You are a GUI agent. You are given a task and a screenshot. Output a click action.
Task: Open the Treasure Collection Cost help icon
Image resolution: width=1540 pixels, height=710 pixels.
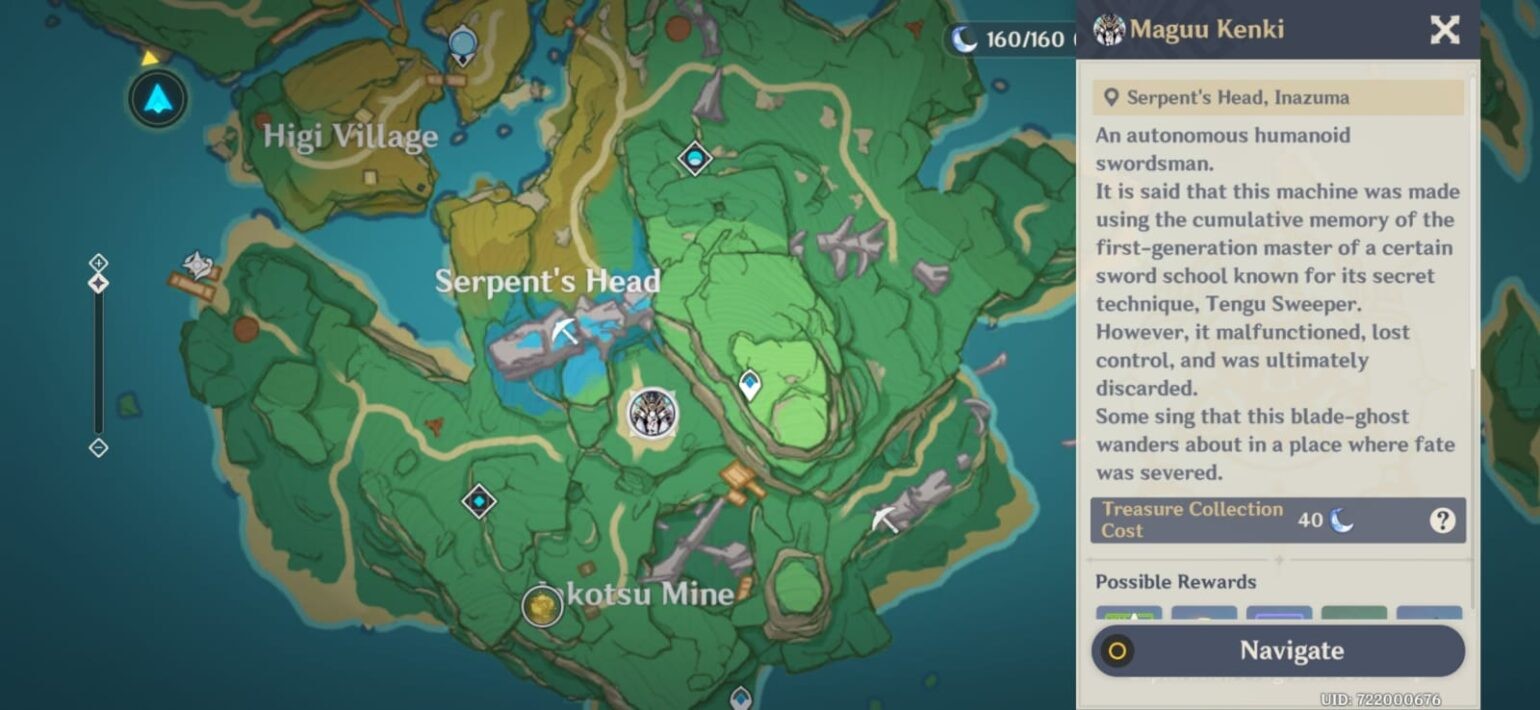point(1441,520)
